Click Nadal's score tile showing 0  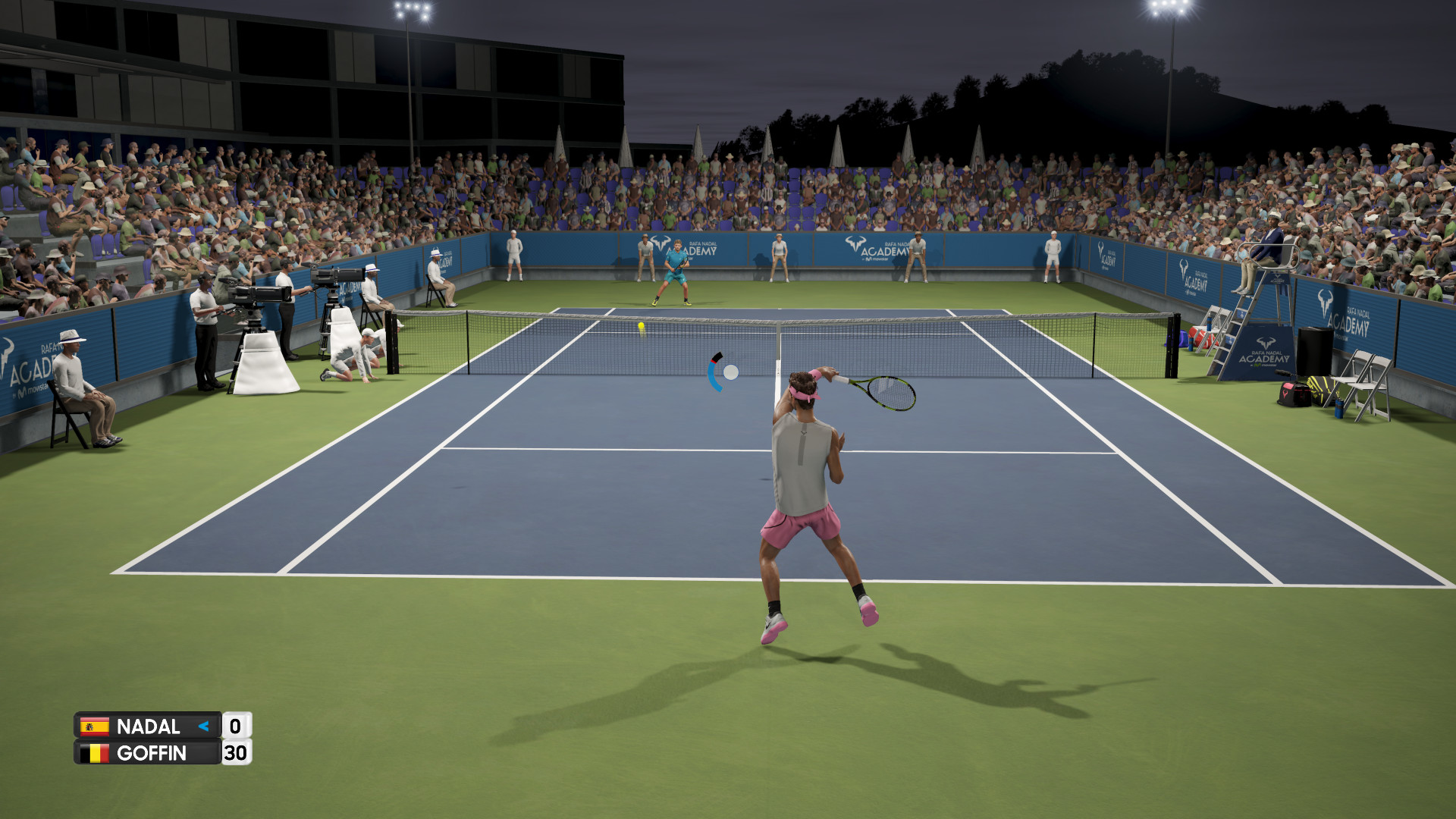(x=236, y=726)
